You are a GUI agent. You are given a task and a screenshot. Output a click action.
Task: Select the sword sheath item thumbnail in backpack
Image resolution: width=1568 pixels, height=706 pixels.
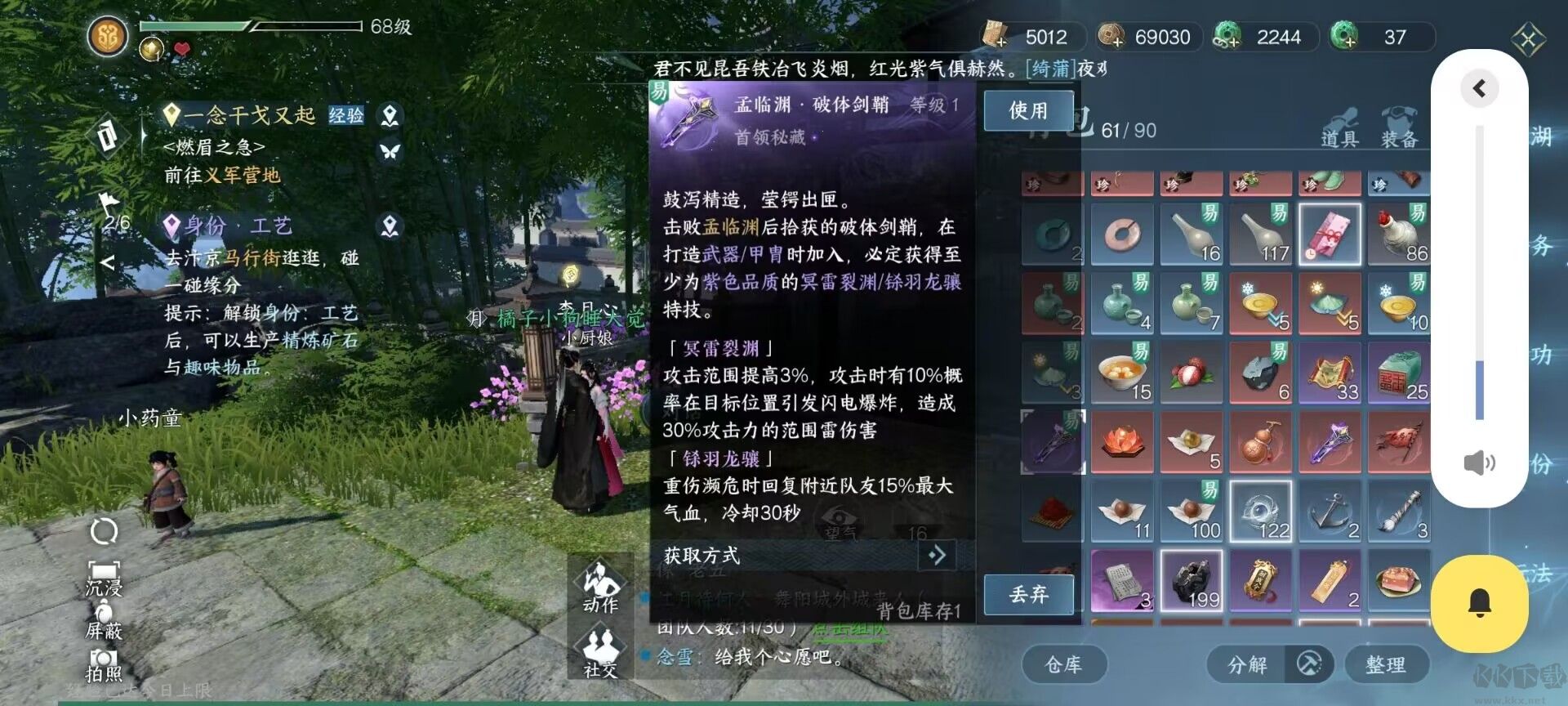click(x=1052, y=441)
